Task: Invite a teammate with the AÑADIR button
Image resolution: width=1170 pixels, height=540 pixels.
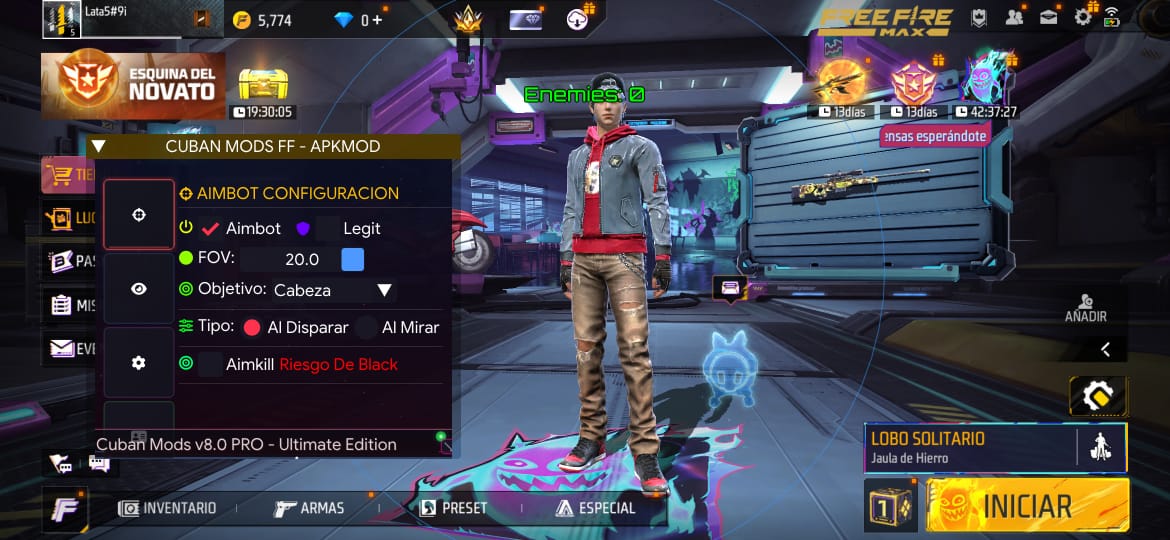Action: tap(1085, 307)
